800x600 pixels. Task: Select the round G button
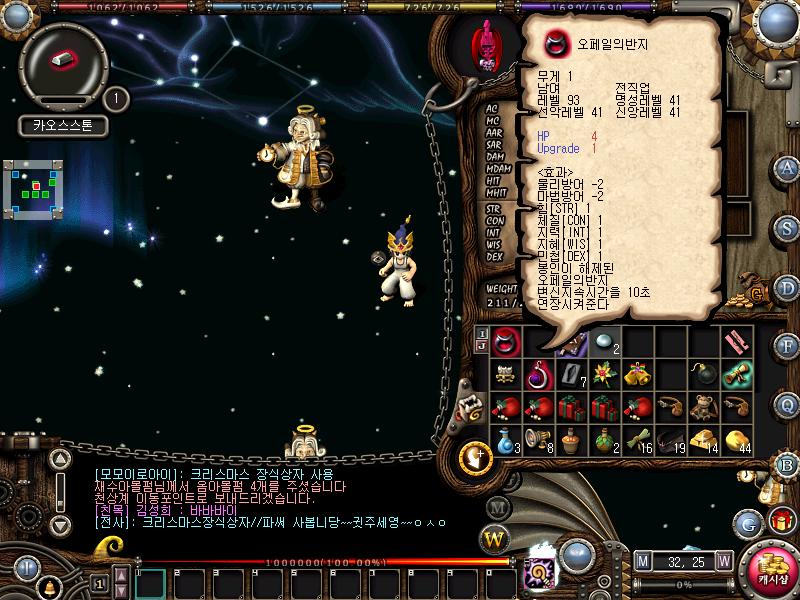click(748, 521)
